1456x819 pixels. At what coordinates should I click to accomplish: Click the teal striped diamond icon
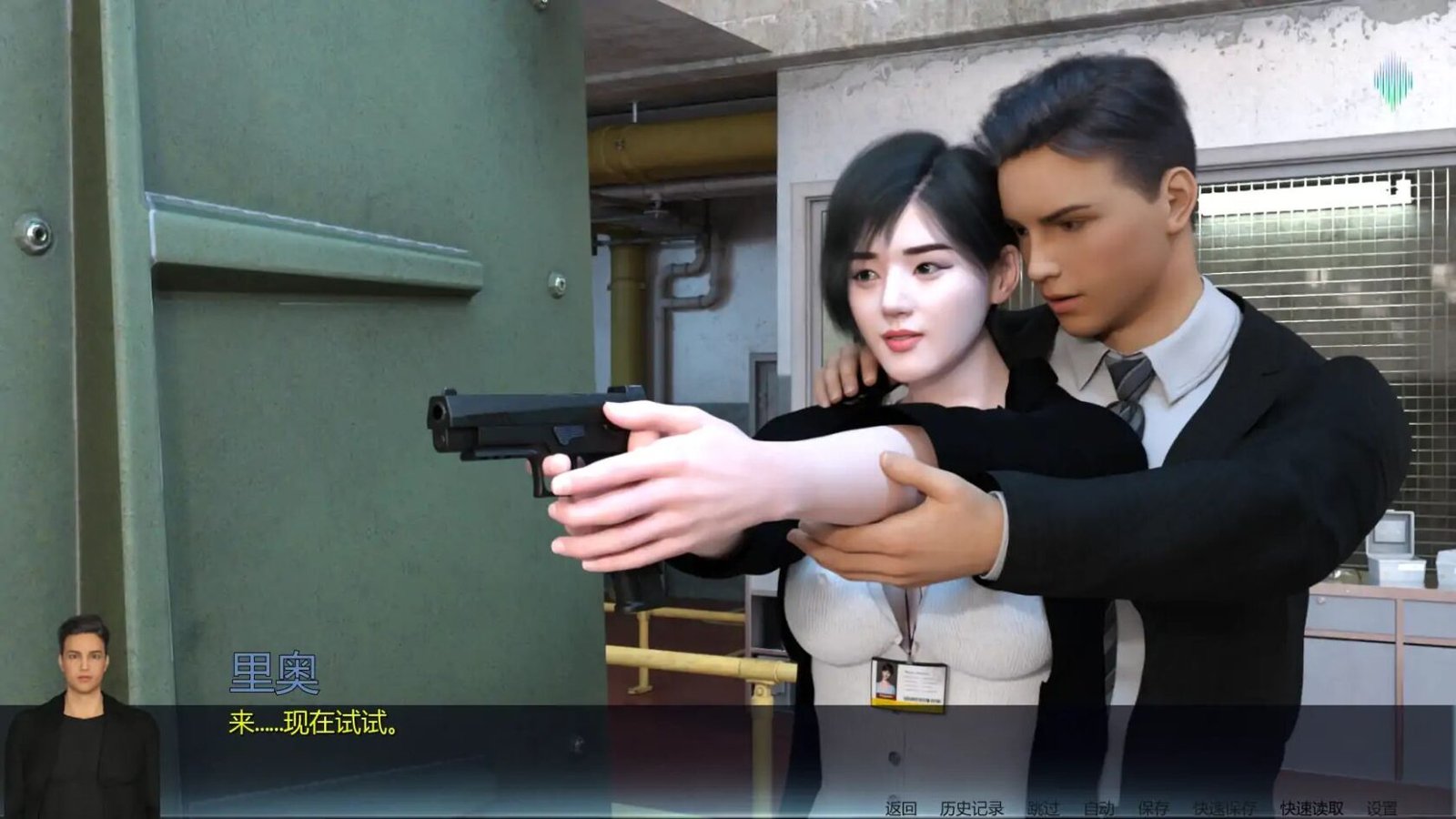pyautogui.click(x=1393, y=83)
